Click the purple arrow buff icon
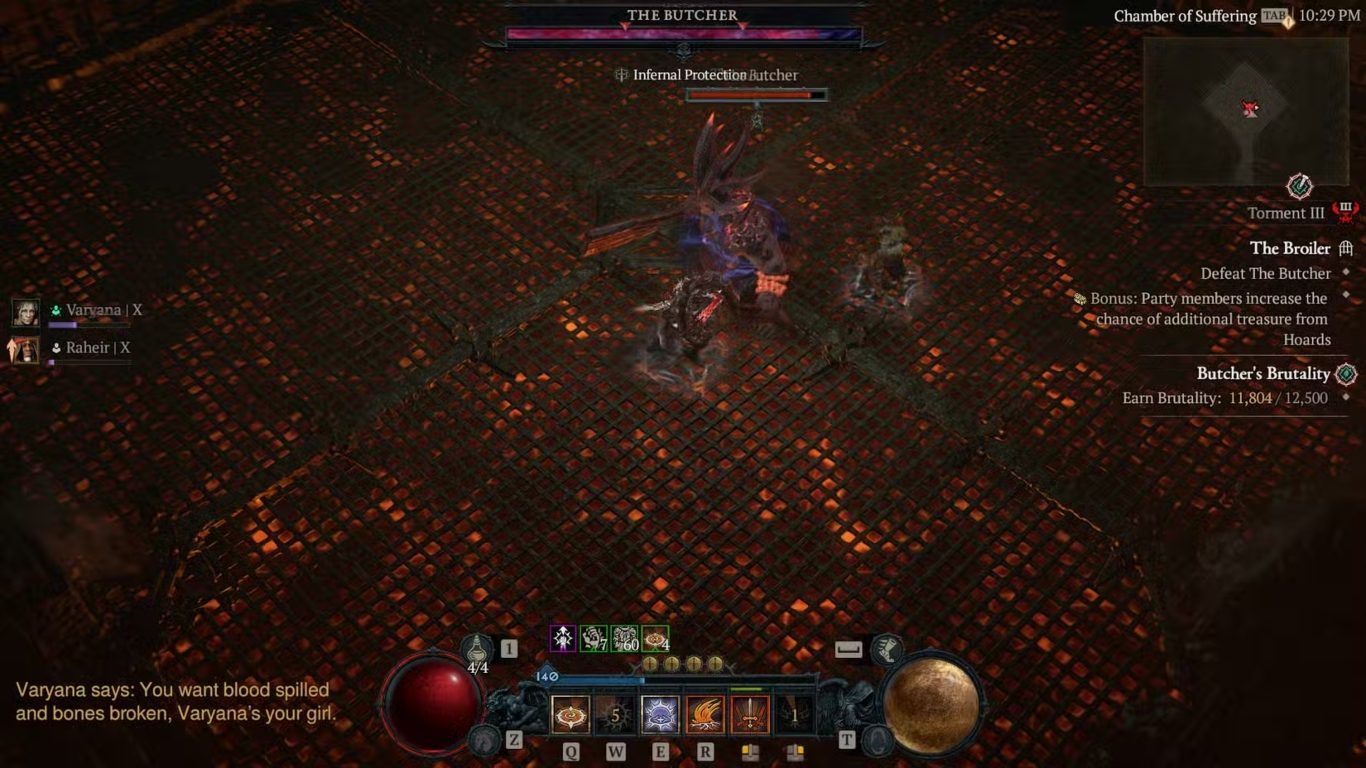 point(563,638)
